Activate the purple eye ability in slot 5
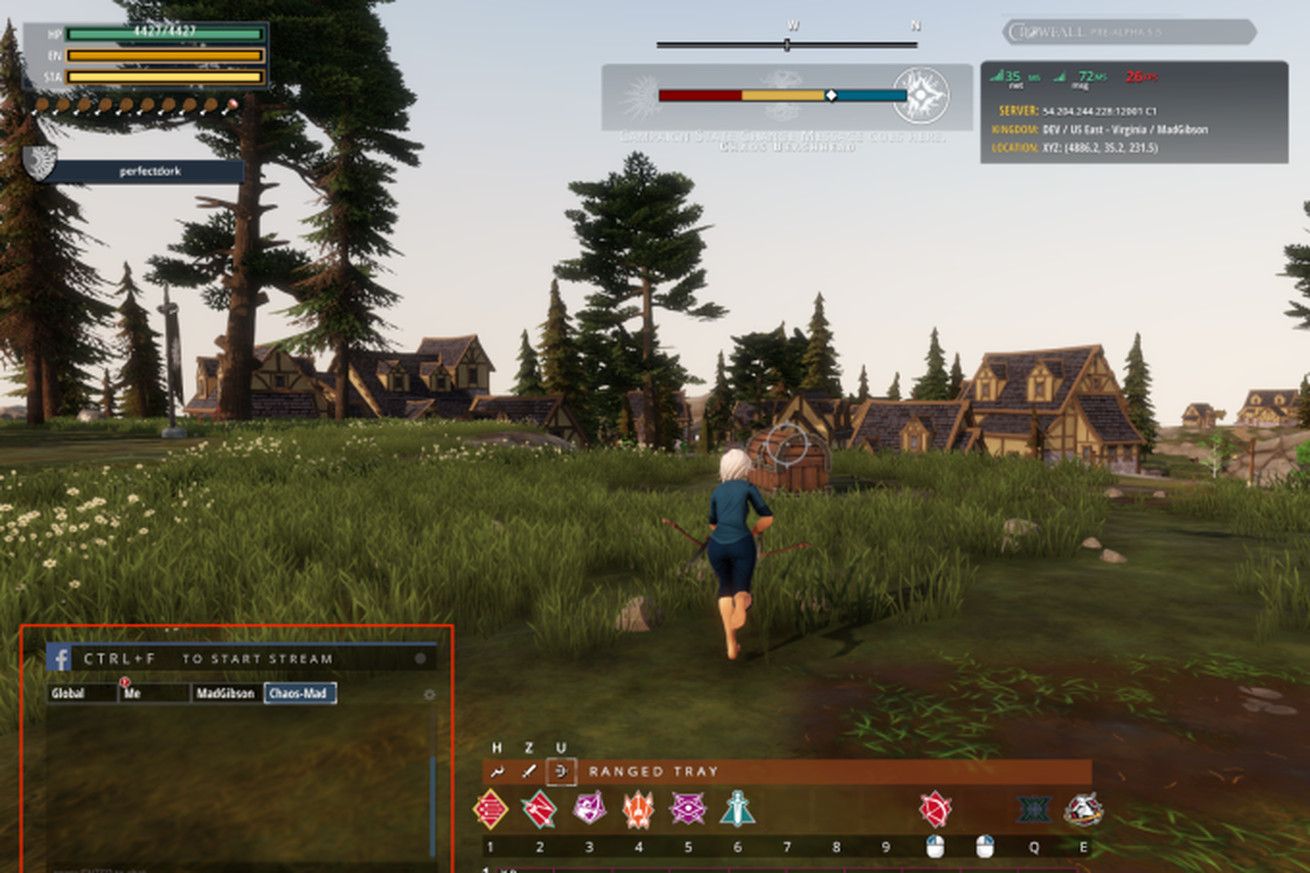The image size is (1310, 873). point(688,808)
